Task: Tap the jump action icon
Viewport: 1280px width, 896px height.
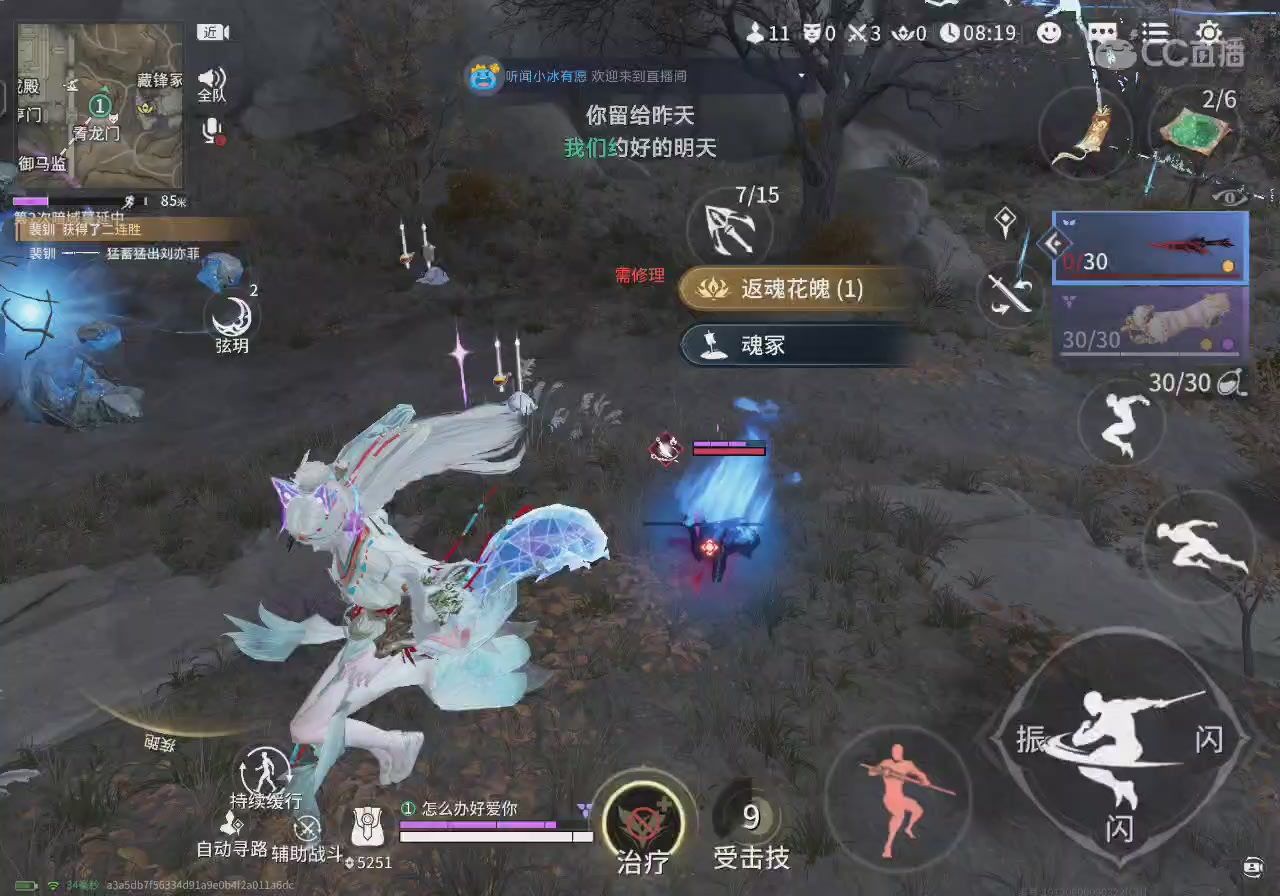Action: pyautogui.click(x=1120, y=424)
